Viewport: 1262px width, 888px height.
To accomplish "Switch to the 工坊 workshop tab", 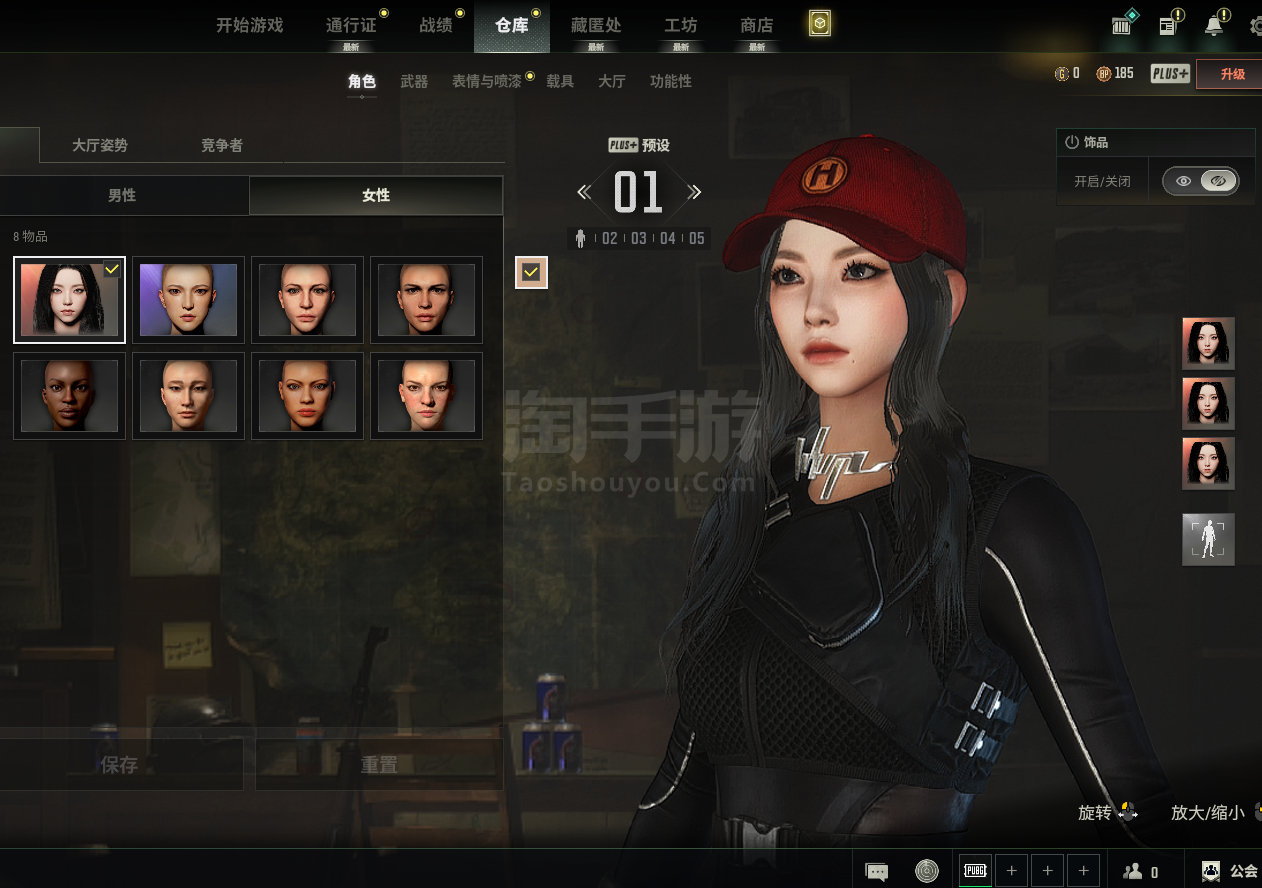I will coord(681,26).
